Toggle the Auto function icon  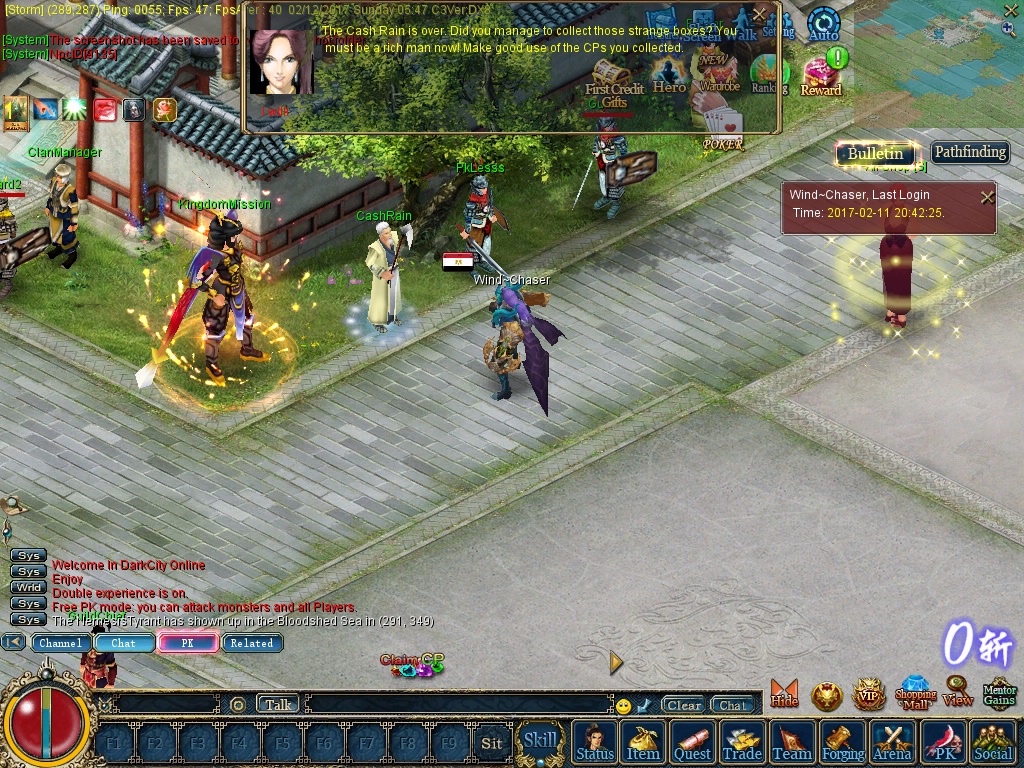coord(823,24)
